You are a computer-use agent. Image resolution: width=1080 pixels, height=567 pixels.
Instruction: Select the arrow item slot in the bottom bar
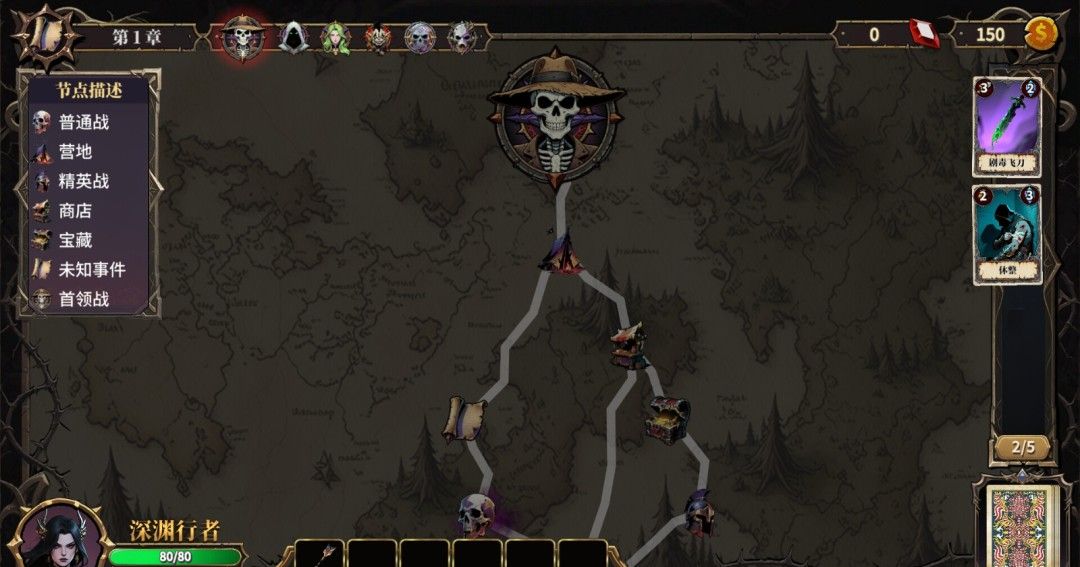pyautogui.click(x=320, y=553)
